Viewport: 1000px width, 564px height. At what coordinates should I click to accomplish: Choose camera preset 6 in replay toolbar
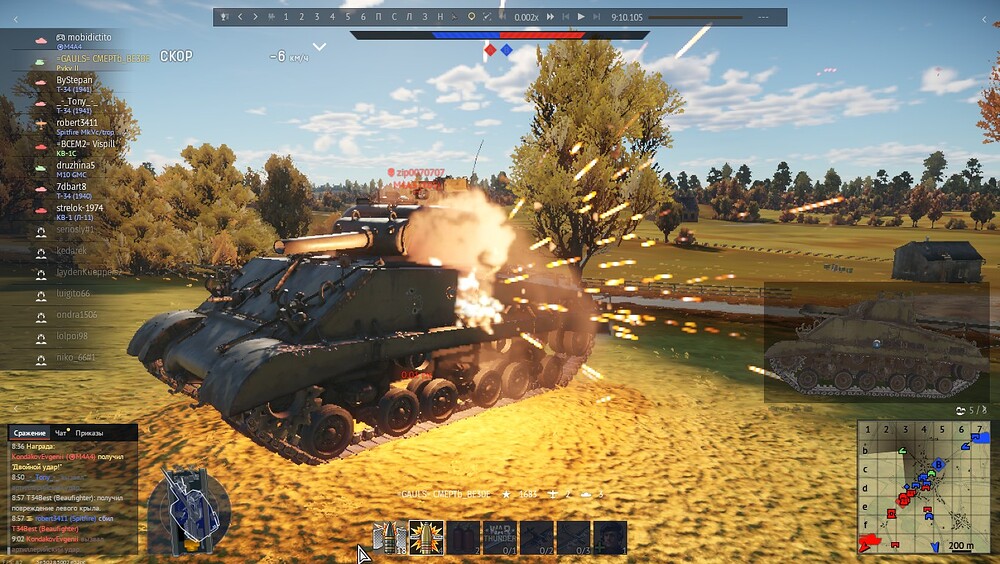(363, 17)
